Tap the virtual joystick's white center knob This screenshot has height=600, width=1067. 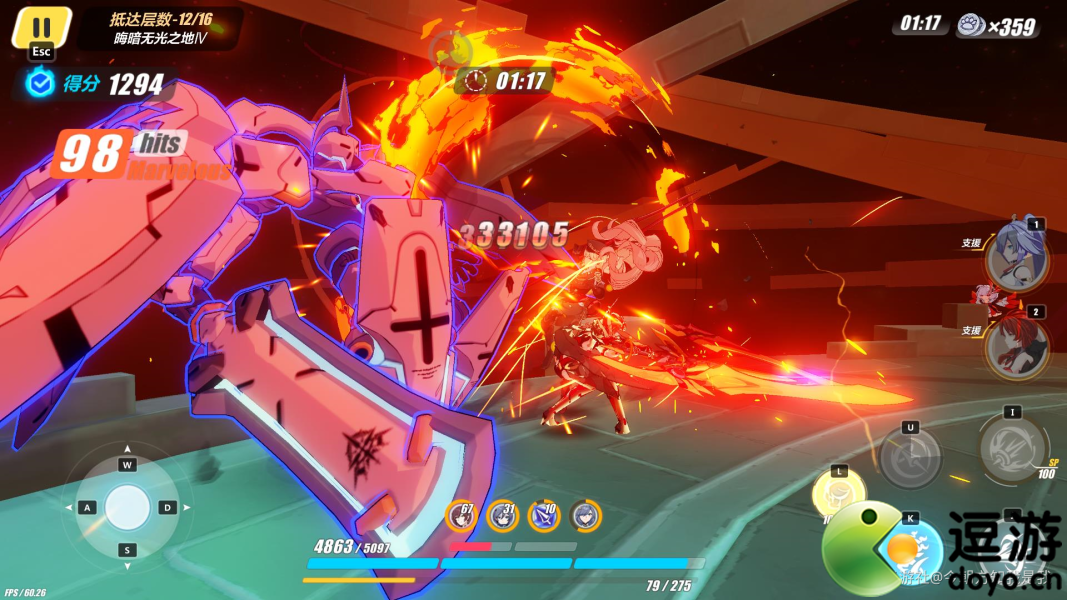coord(127,507)
